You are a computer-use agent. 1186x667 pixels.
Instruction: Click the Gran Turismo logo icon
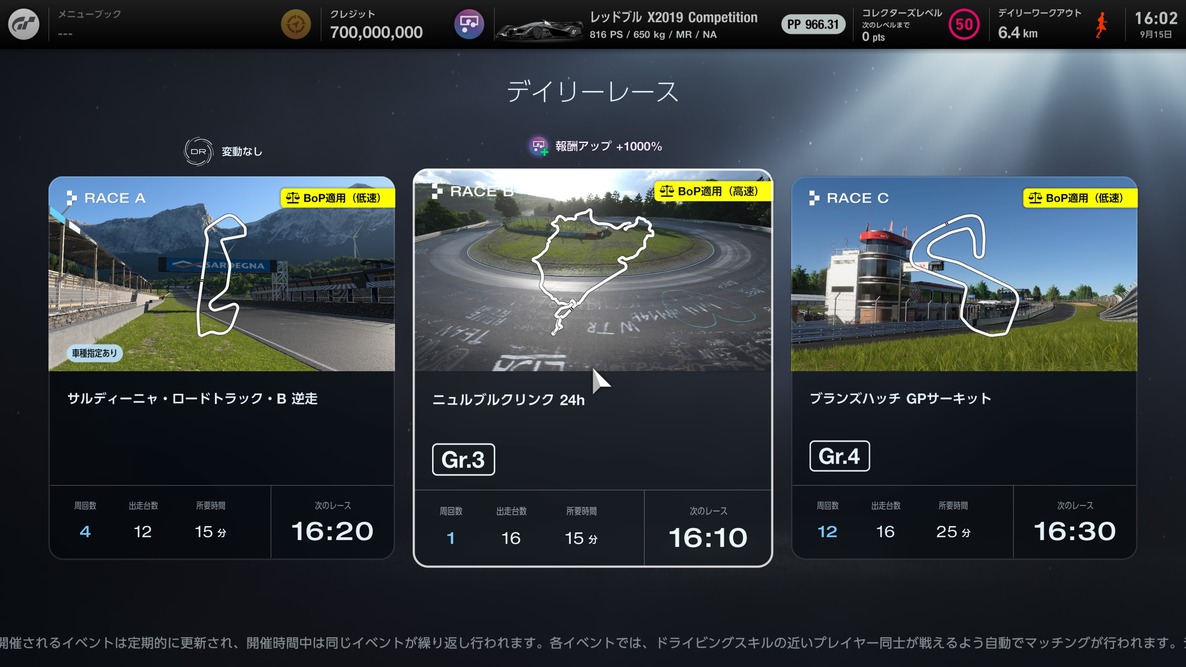point(24,24)
